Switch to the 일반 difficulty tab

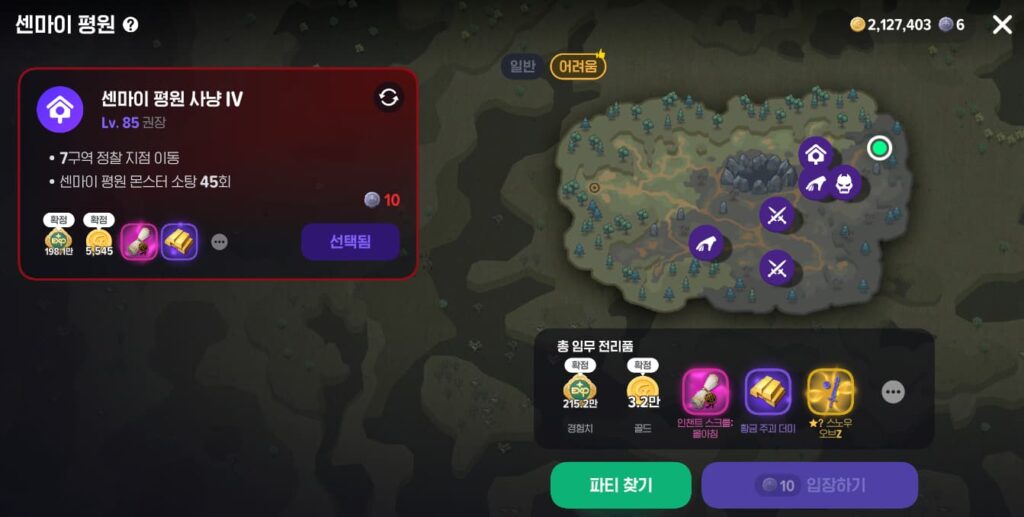point(523,67)
